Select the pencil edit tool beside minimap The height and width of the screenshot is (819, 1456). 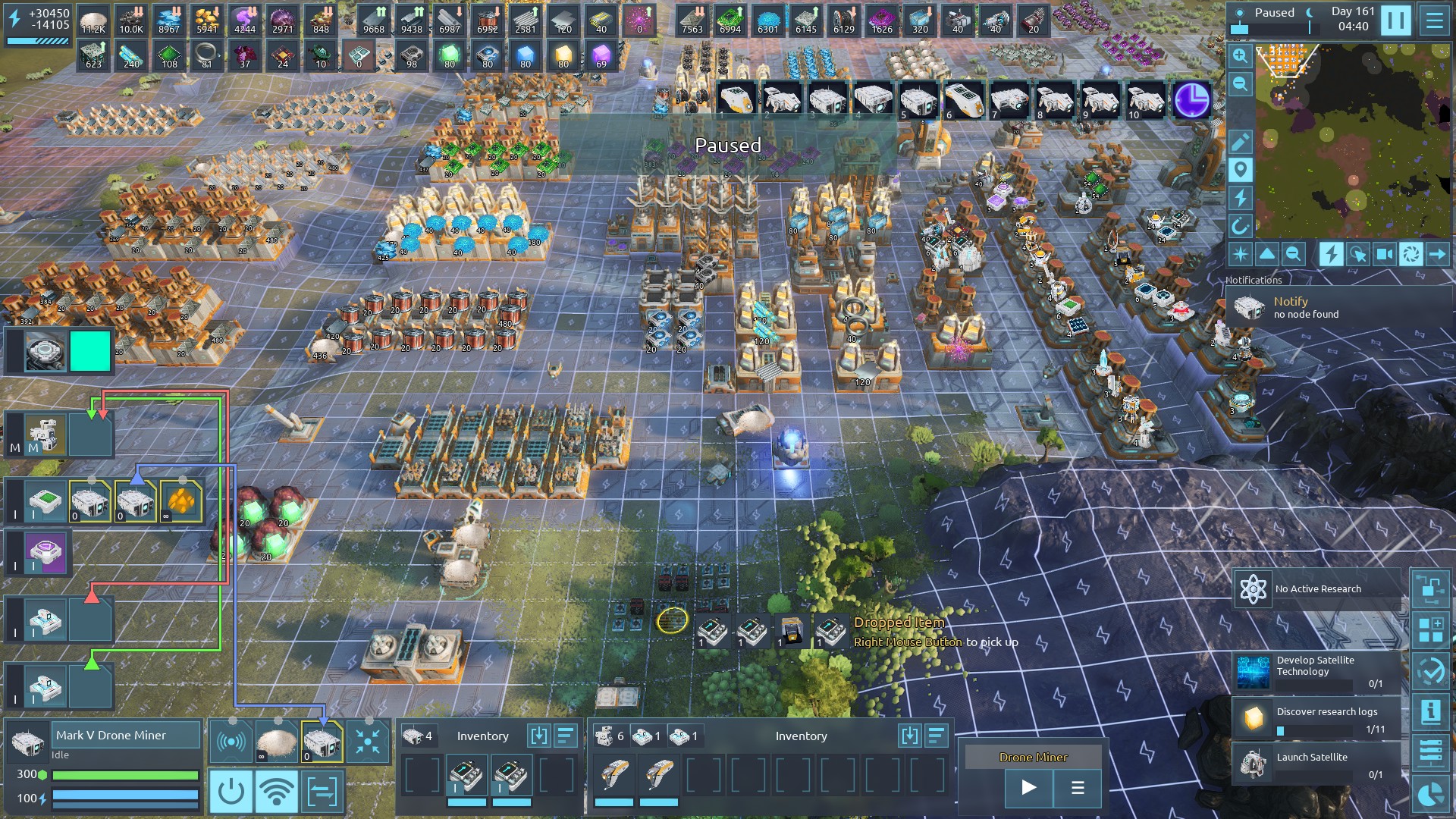(x=1240, y=142)
